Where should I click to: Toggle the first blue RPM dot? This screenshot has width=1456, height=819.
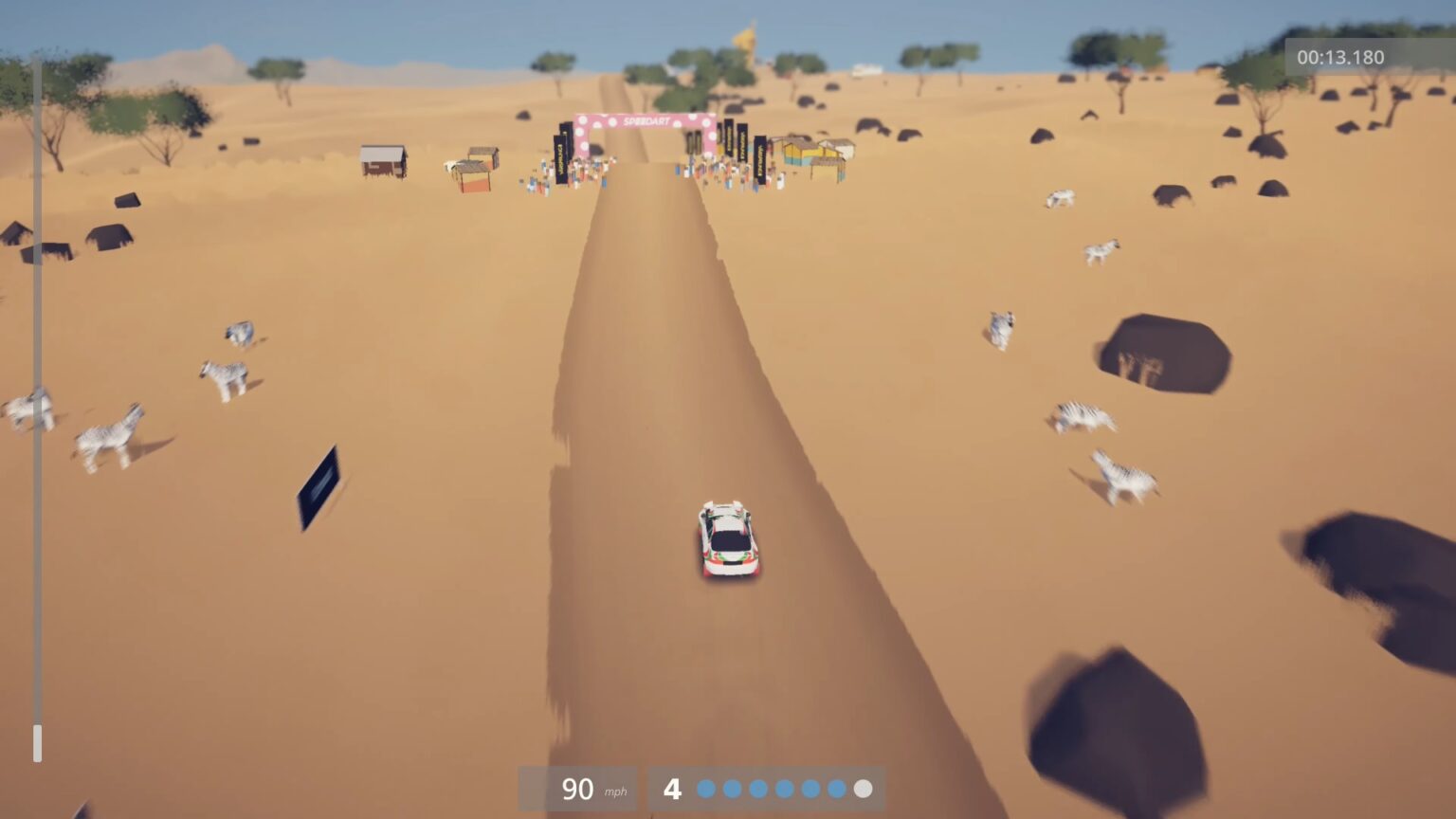point(706,788)
